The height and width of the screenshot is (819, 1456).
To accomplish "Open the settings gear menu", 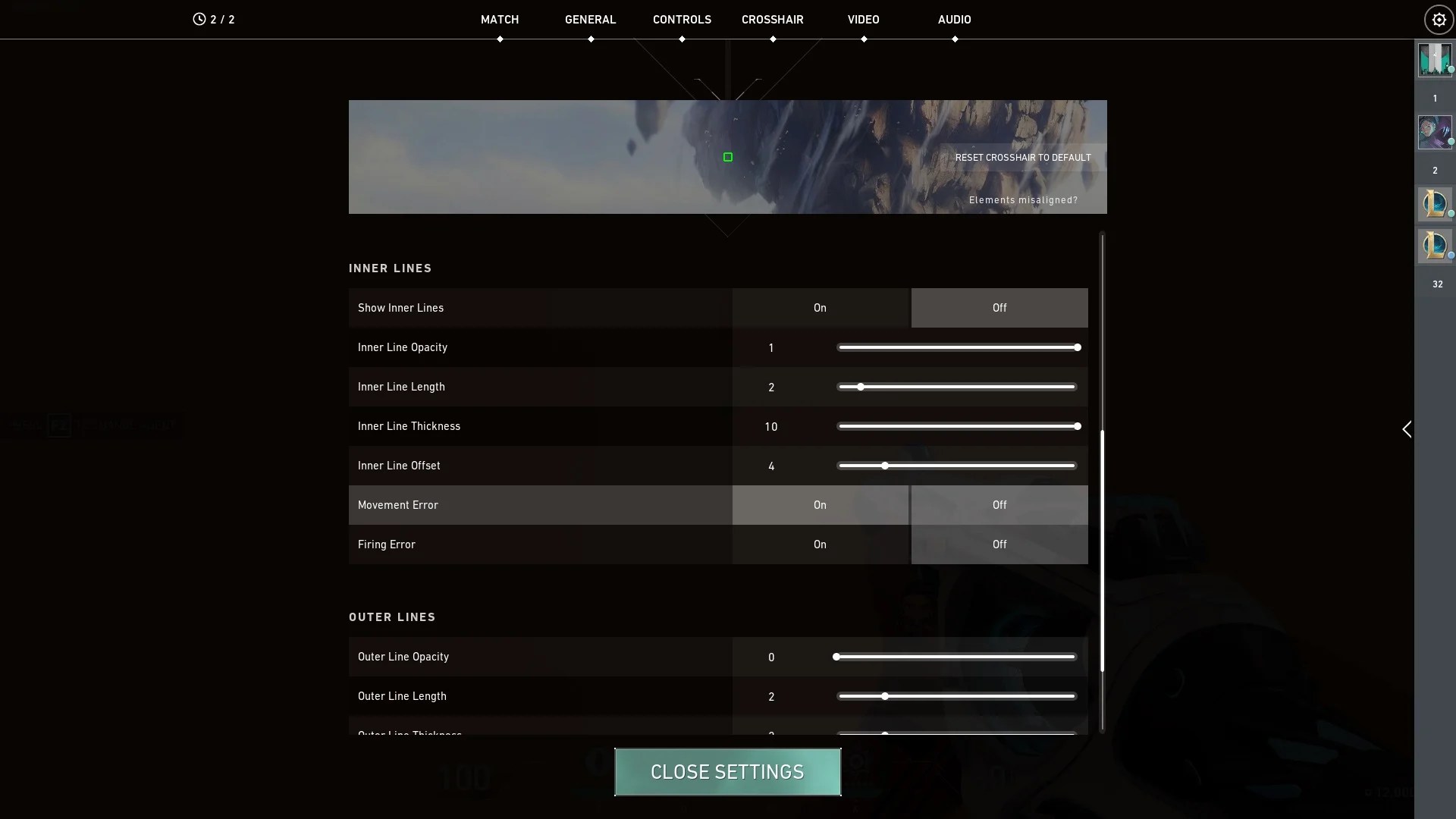I will (1438, 20).
